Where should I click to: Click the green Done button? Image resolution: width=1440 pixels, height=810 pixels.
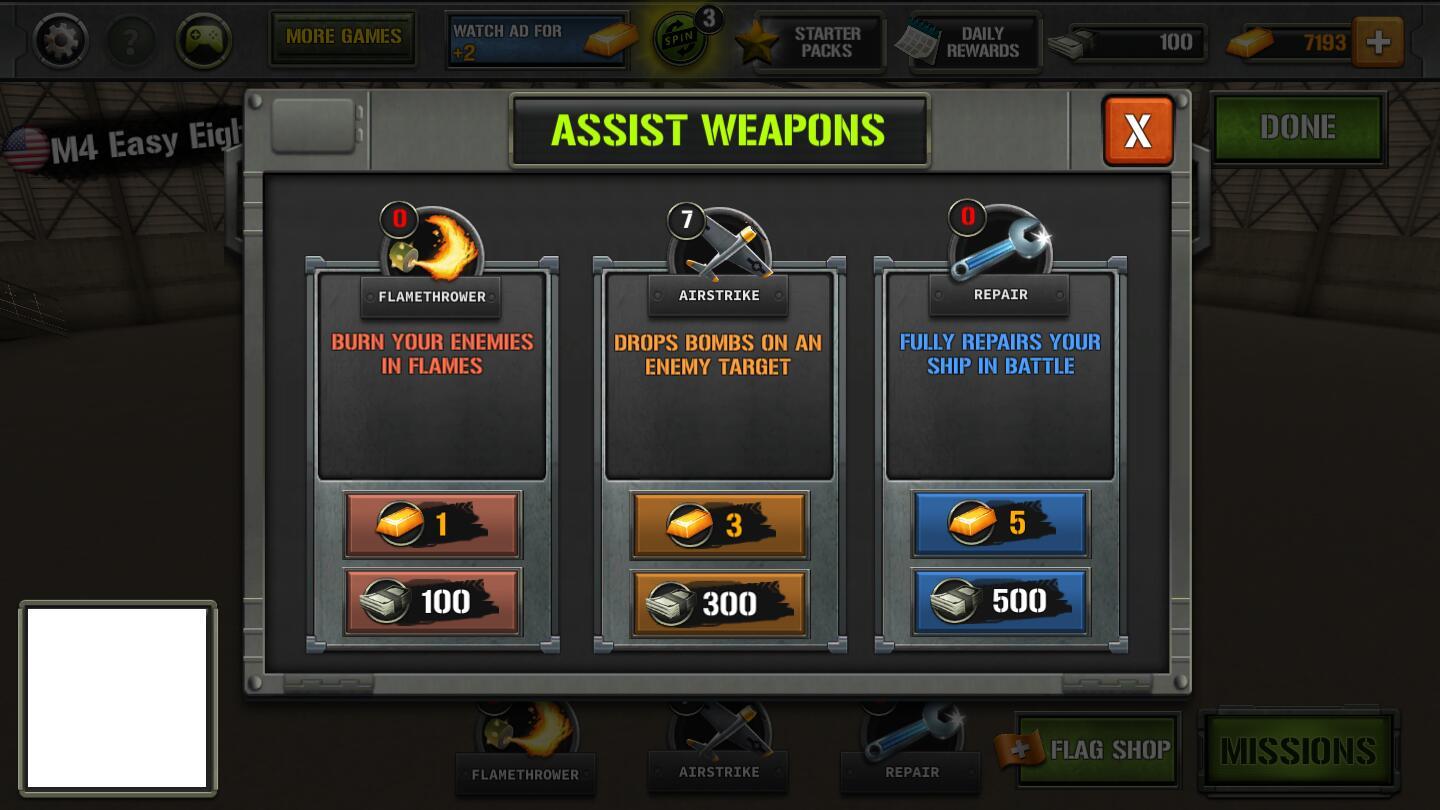click(1298, 127)
